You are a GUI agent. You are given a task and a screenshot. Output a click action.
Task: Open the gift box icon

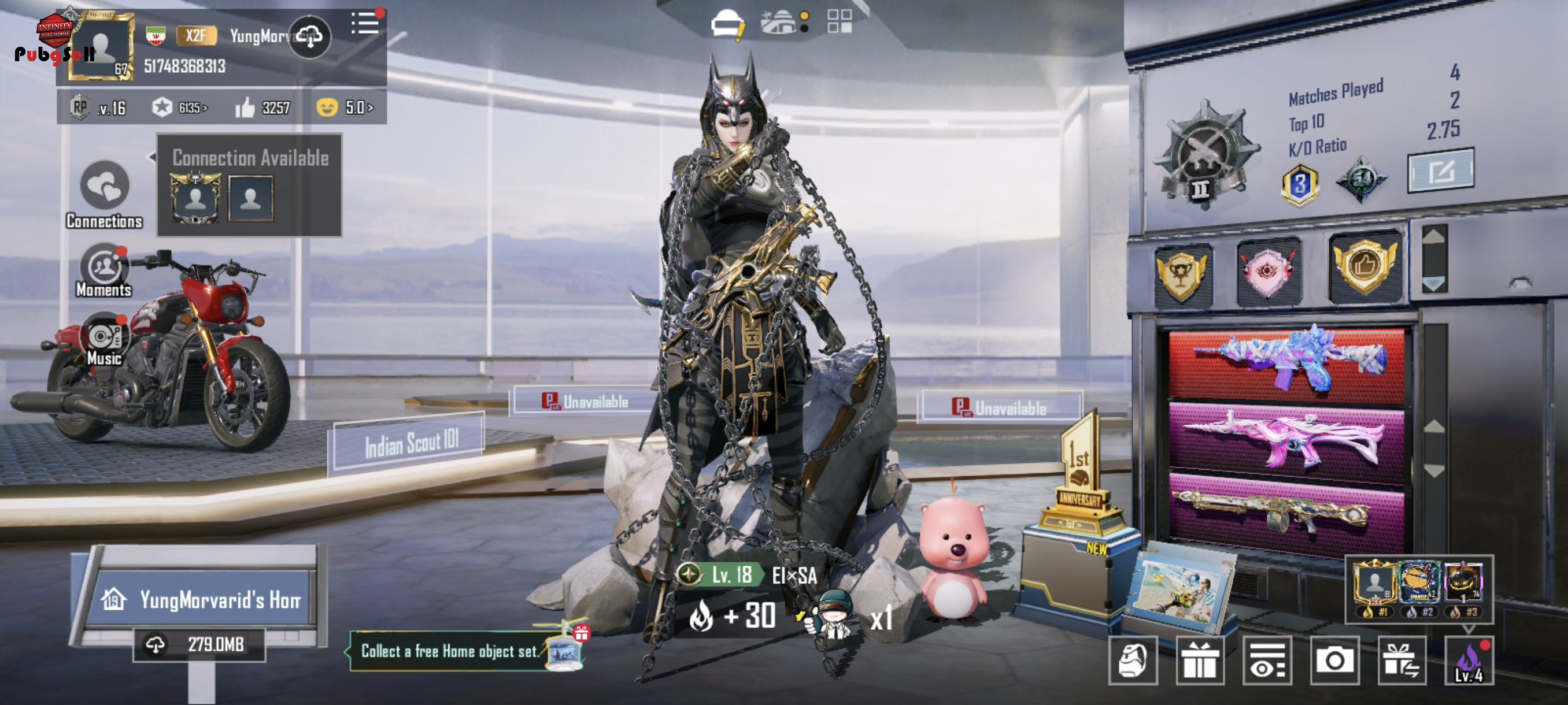coord(1199,661)
